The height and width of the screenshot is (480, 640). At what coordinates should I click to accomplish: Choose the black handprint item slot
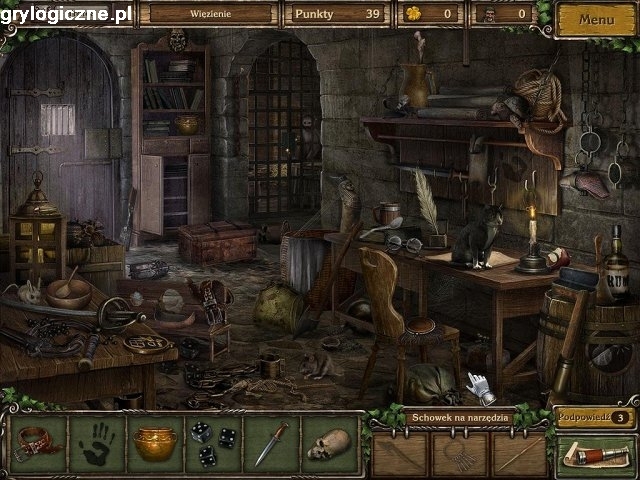click(97, 443)
